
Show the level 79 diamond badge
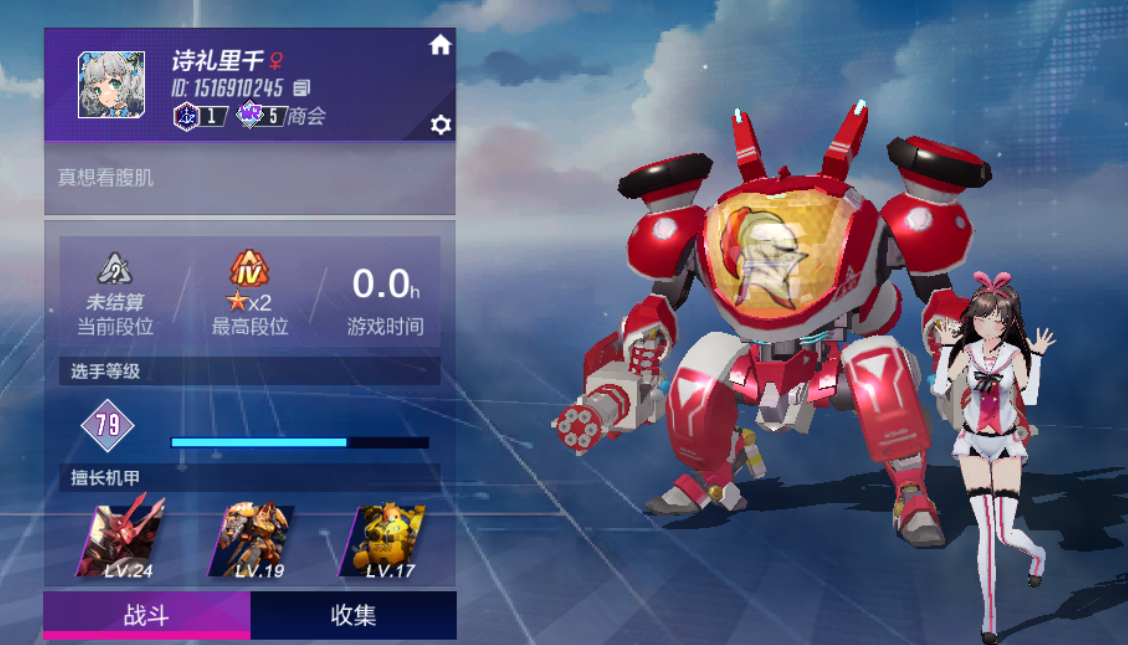[108, 425]
